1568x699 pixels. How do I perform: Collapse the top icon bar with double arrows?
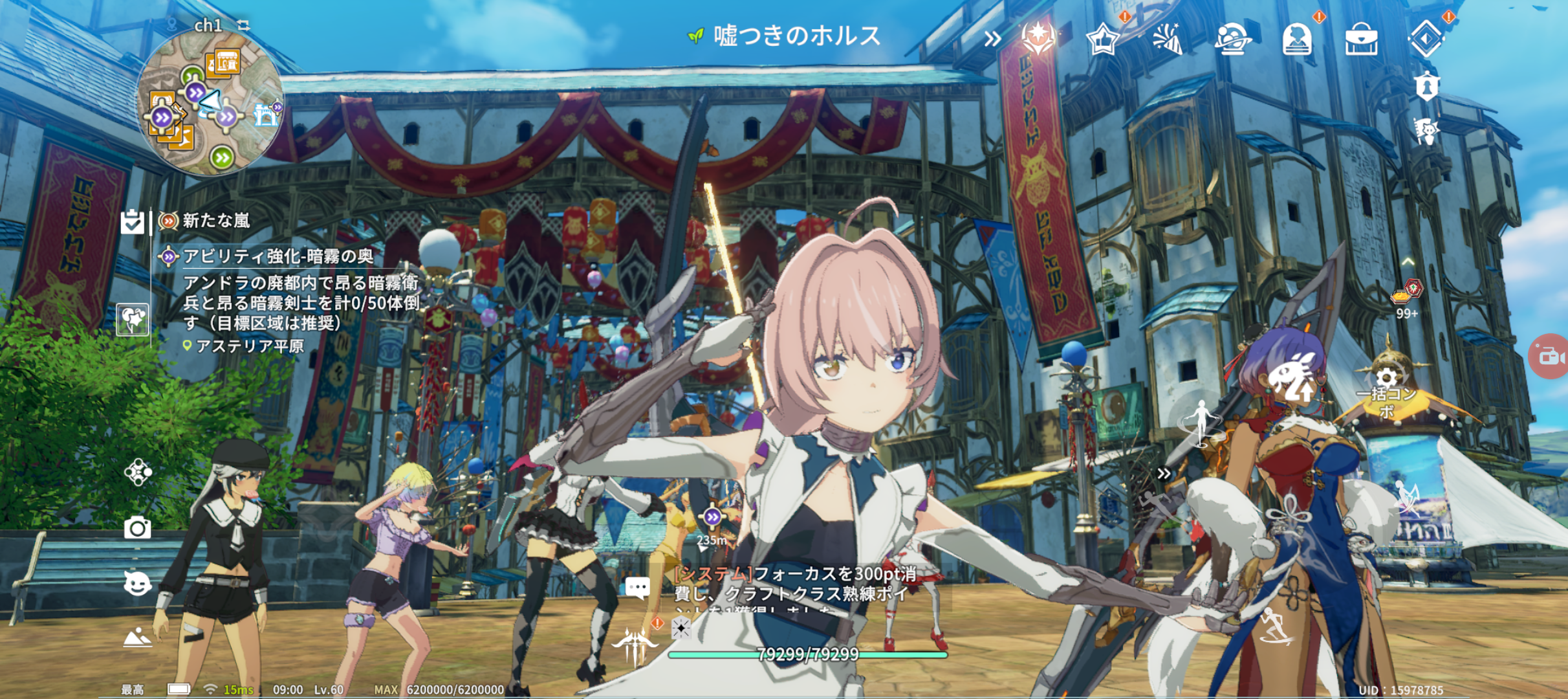[x=992, y=39]
